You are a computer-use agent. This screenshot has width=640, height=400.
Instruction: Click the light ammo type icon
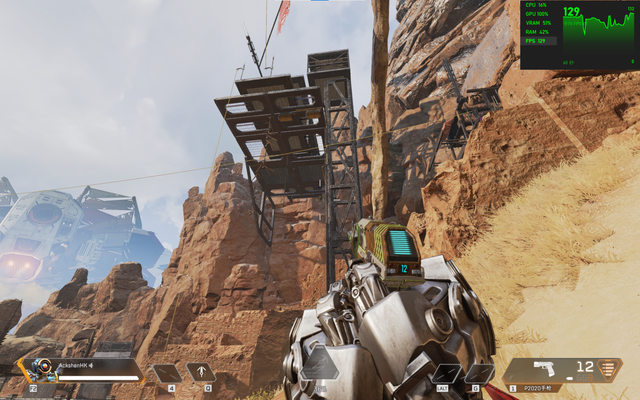pyautogui.click(x=608, y=369)
